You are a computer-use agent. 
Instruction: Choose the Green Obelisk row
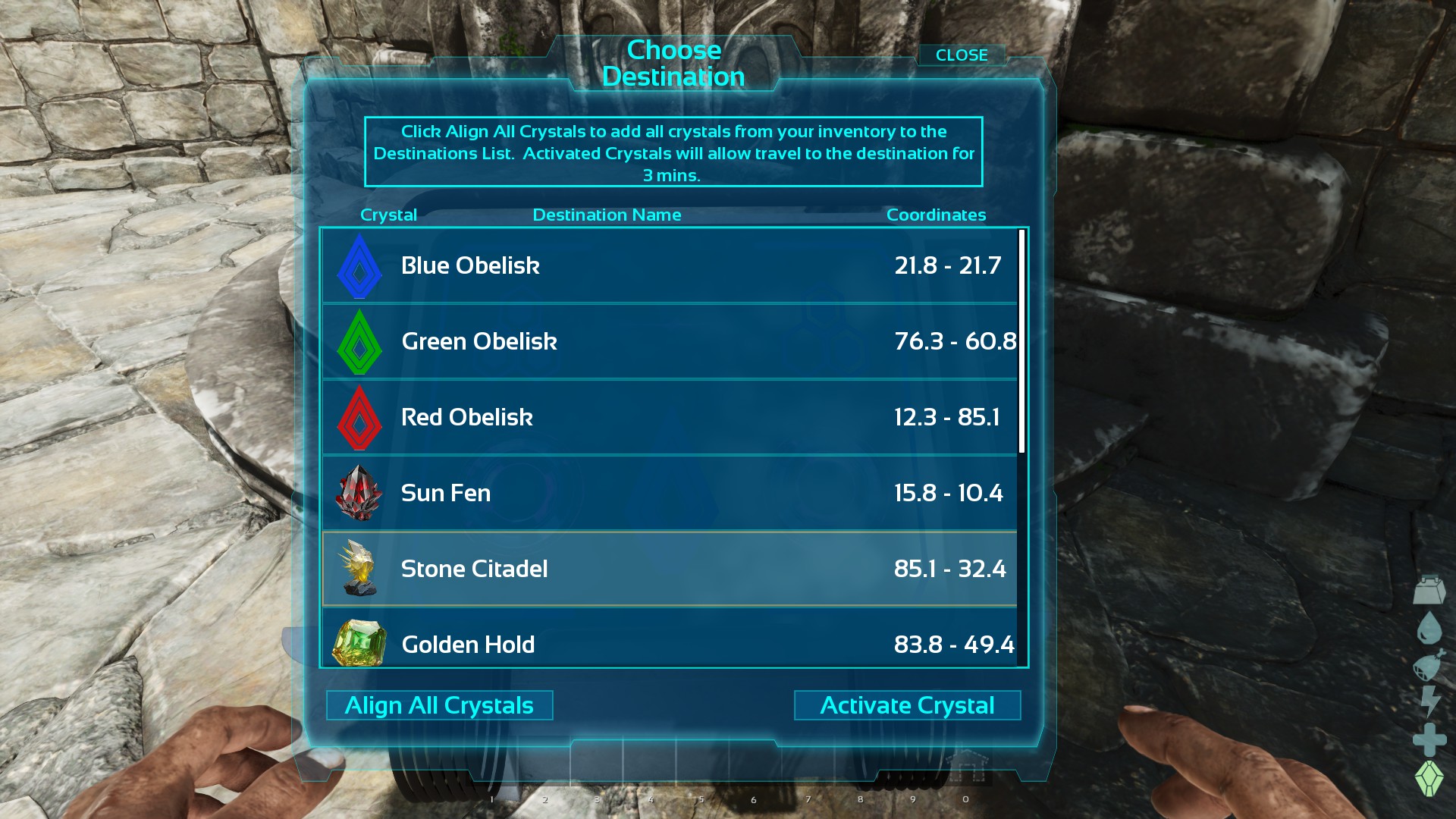click(x=669, y=341)
